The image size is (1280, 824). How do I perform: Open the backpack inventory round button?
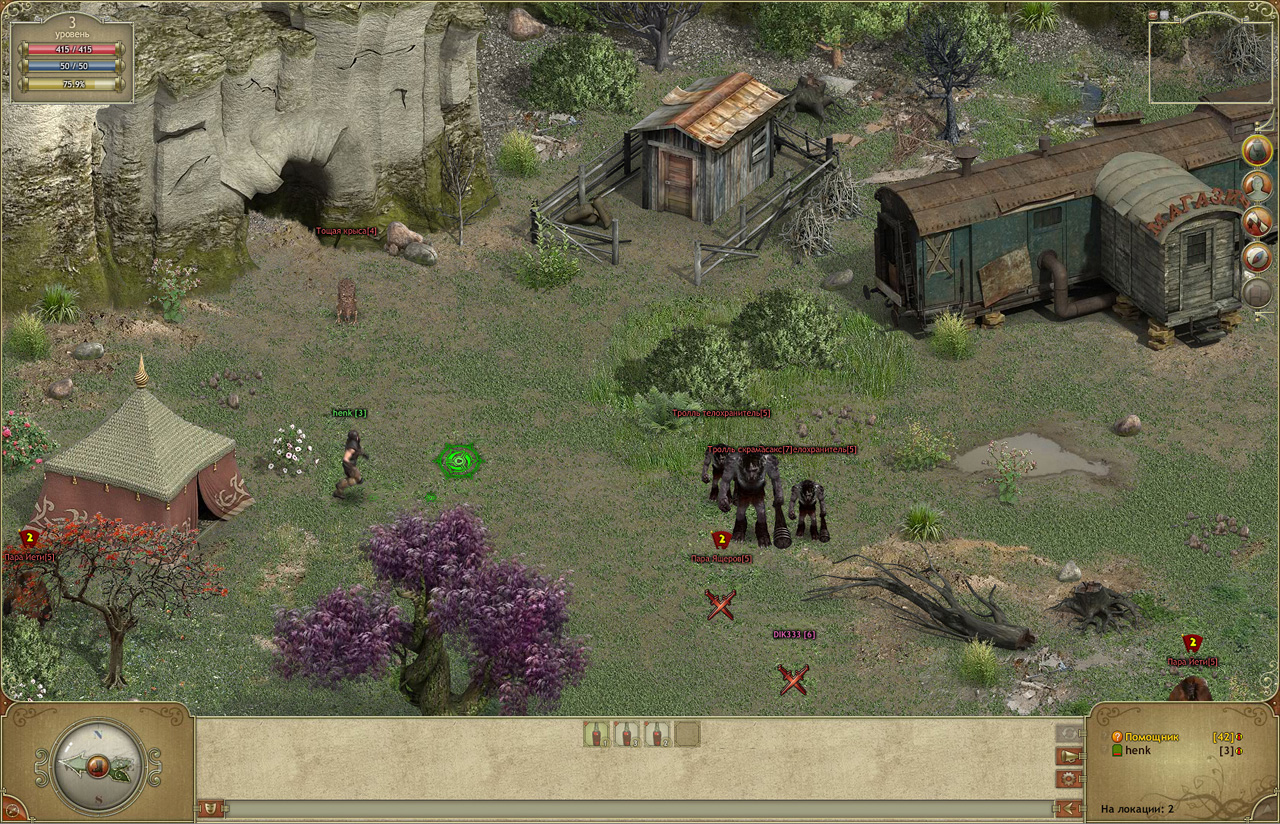coord(1257,150)
